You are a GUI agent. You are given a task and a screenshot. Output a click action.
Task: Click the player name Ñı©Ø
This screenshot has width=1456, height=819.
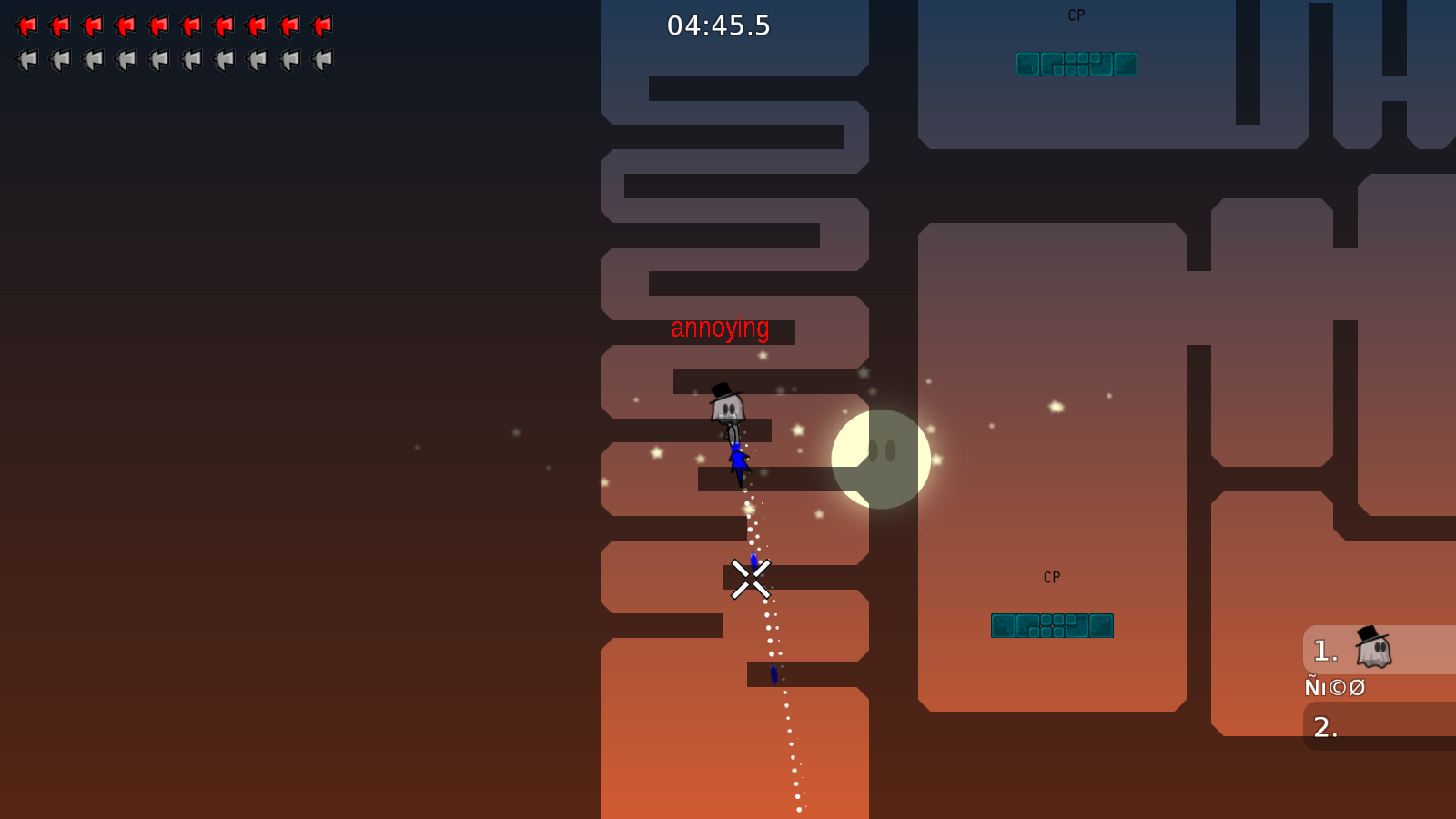point(1334,687)
